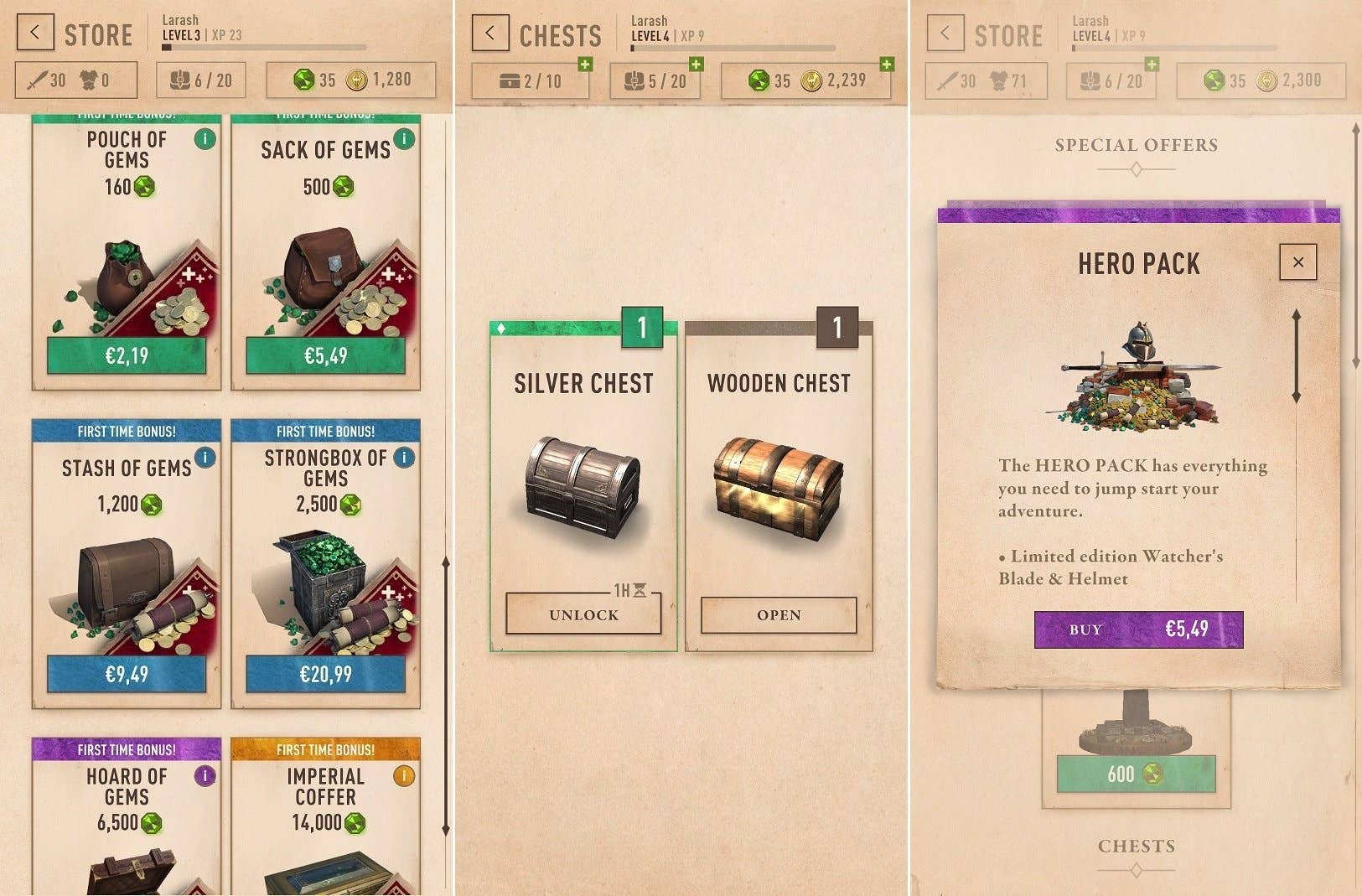Go back from the Chests screen
Viewport: 1362px width, 896px height.
click(x=490, y=34)
